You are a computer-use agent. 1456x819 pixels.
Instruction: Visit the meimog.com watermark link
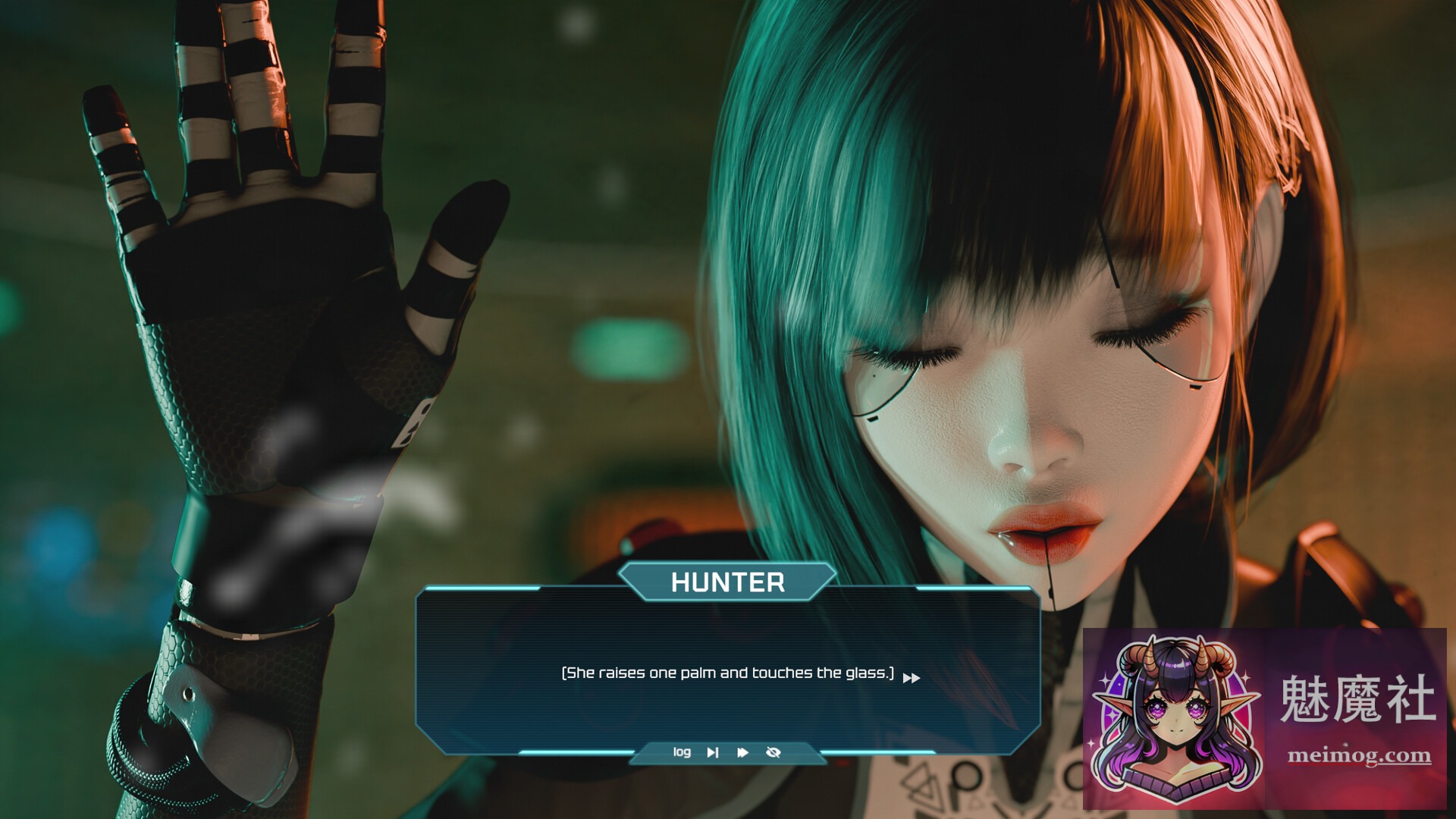(x=1359, y=755)
